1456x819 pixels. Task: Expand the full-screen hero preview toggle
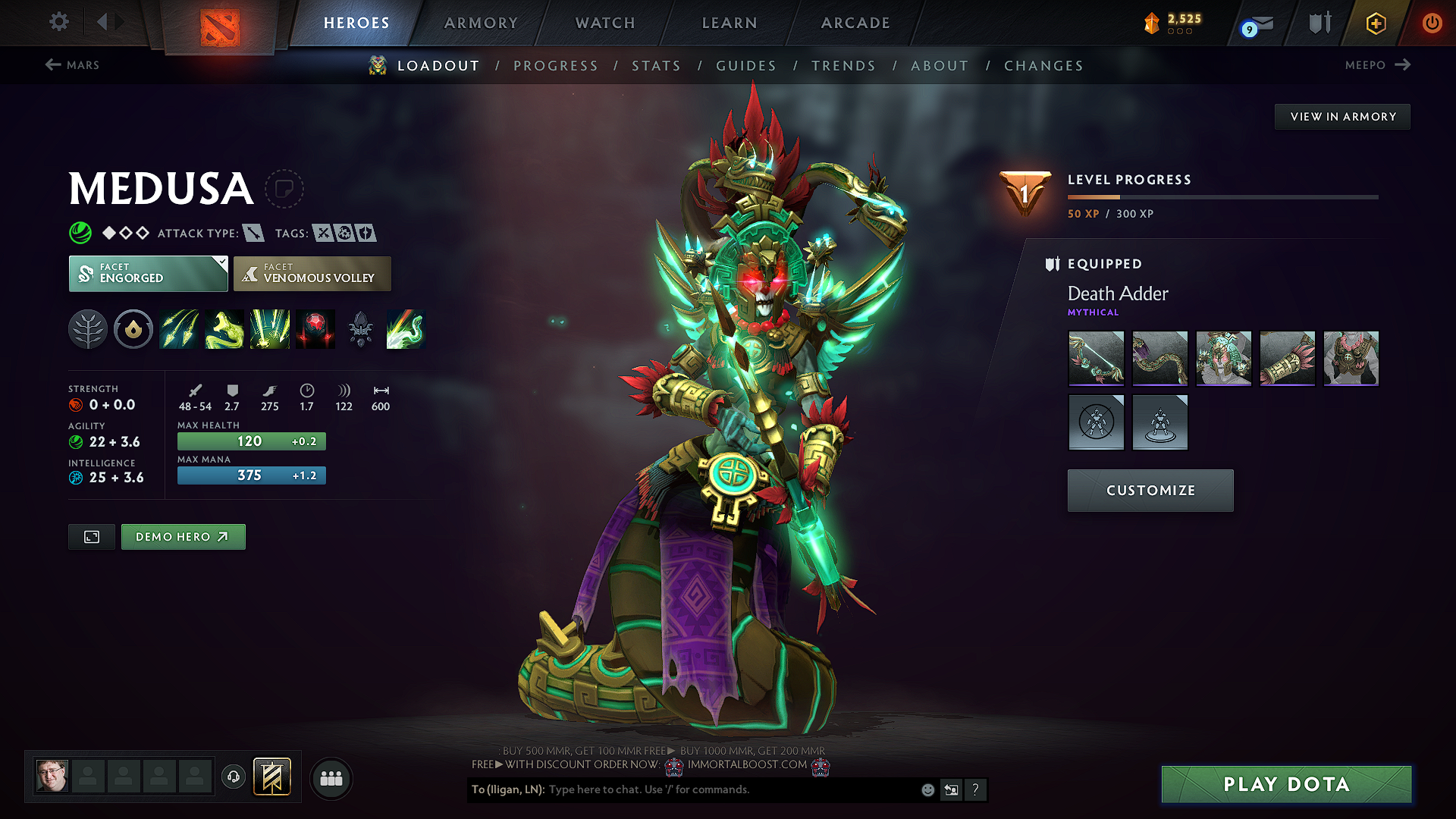91,536
